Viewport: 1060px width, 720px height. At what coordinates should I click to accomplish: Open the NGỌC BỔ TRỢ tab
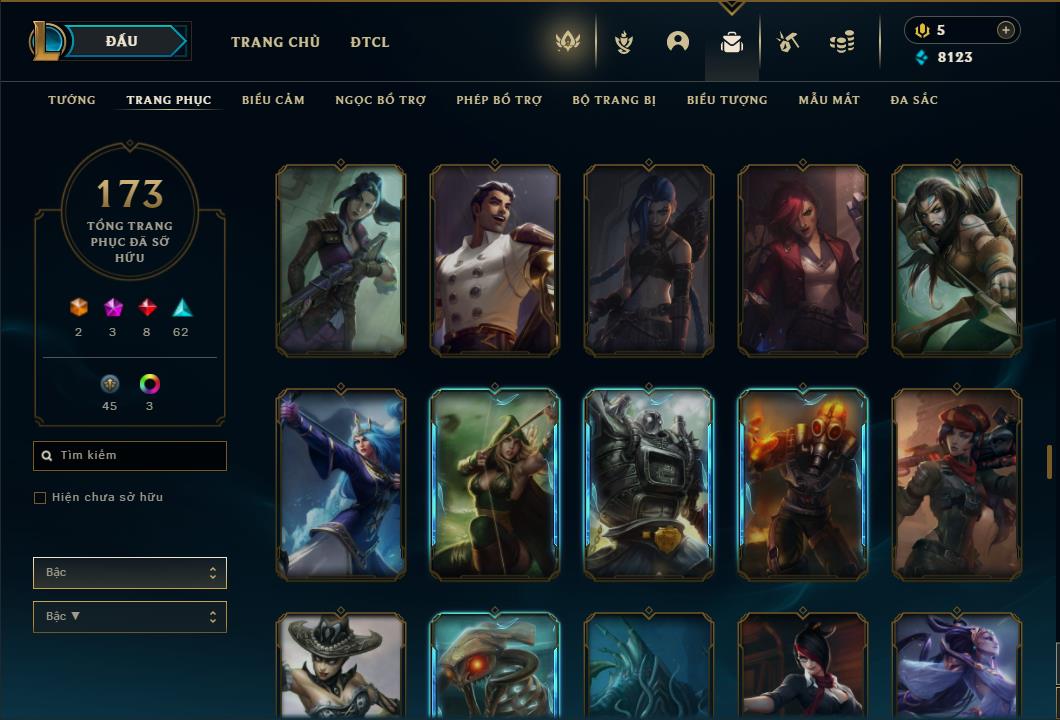coord(380,100)
